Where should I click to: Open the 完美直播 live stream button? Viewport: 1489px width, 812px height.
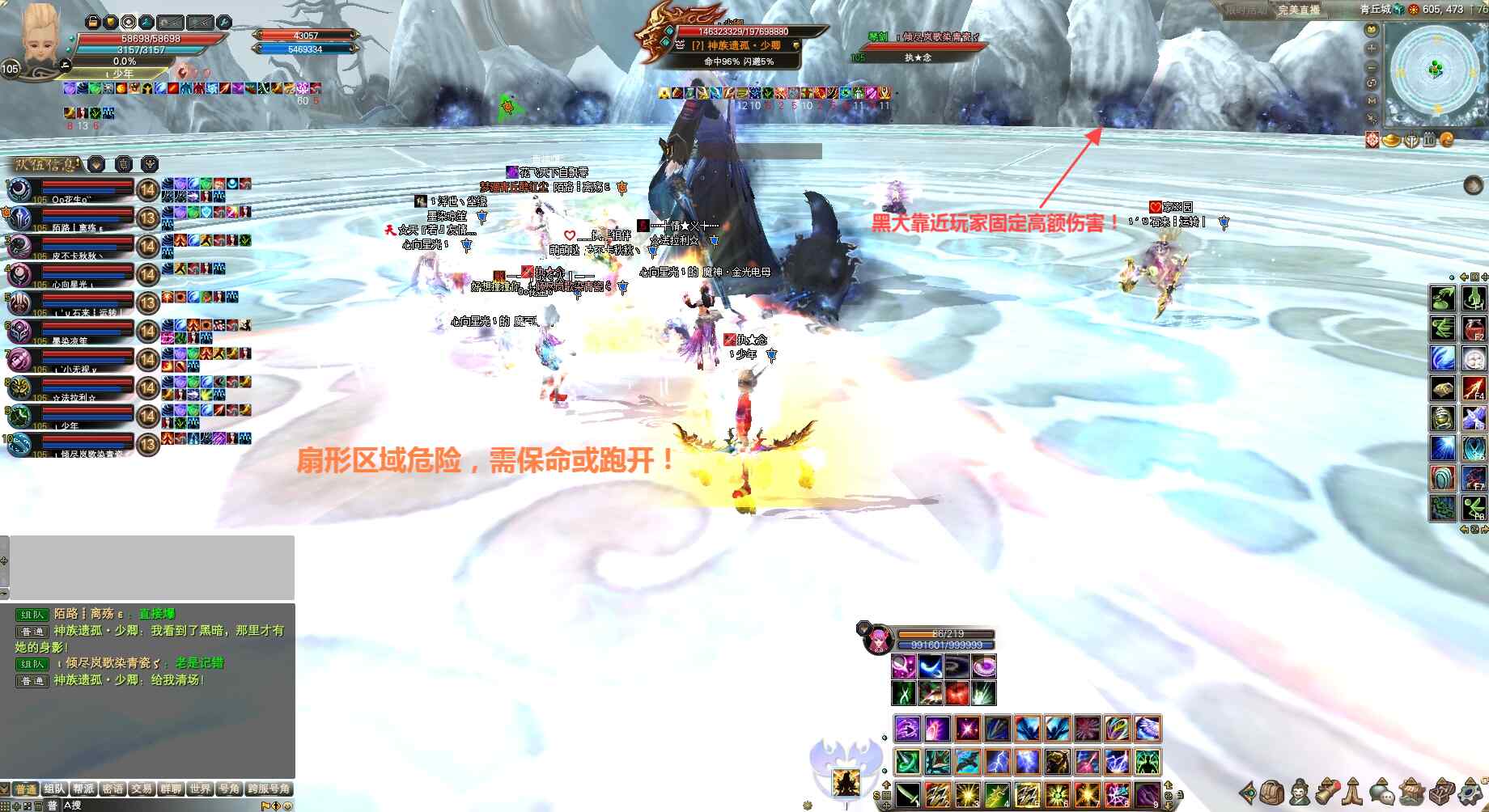tap(1298, 10)
